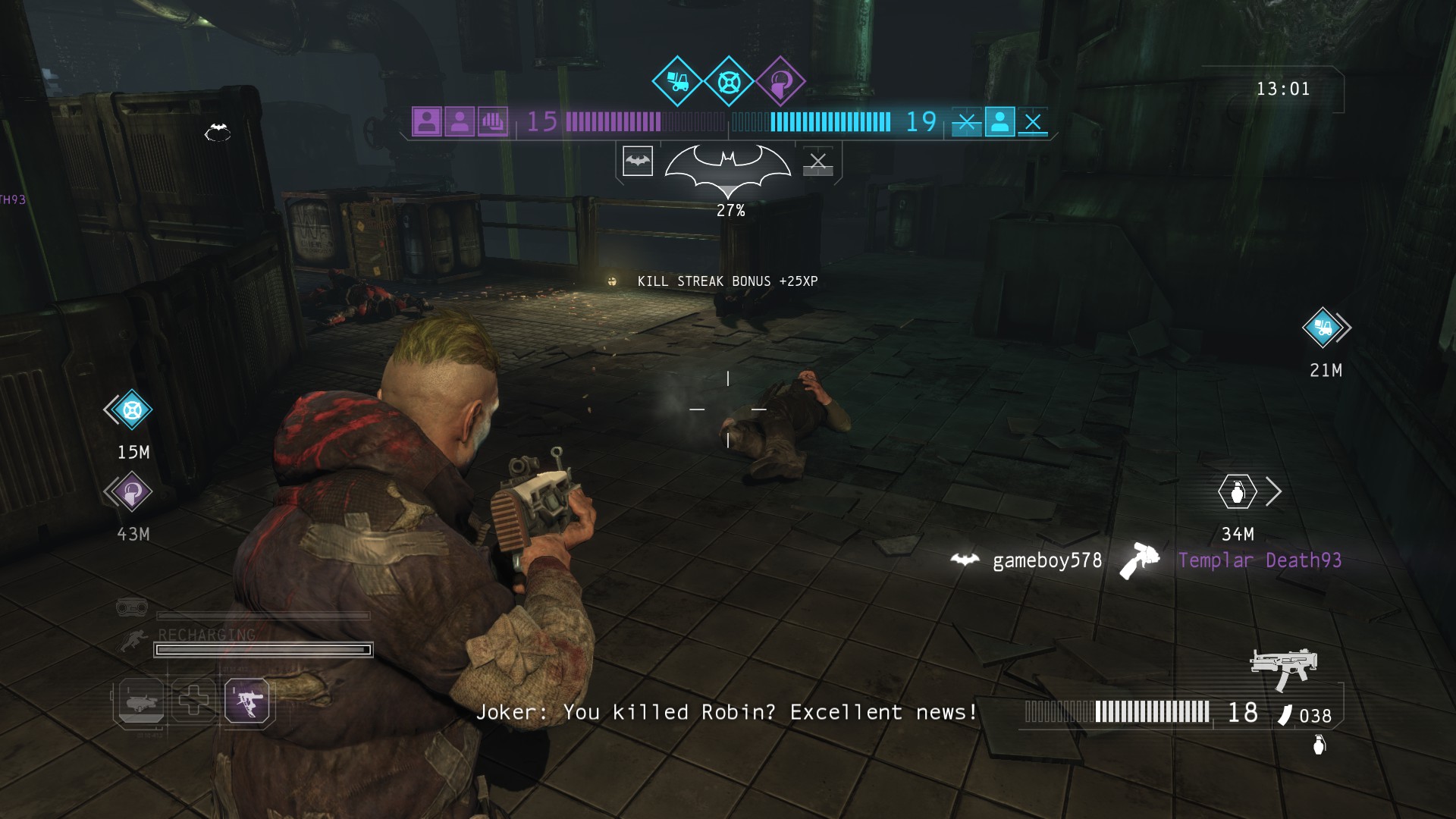
Task: Click the boombox ability icon
Action: [131, 607]
